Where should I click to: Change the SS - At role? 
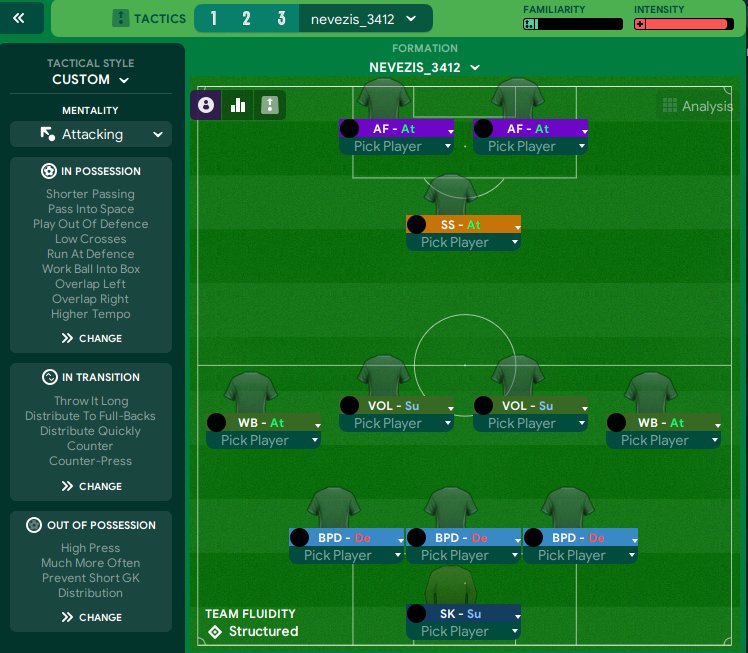(463, 225)
